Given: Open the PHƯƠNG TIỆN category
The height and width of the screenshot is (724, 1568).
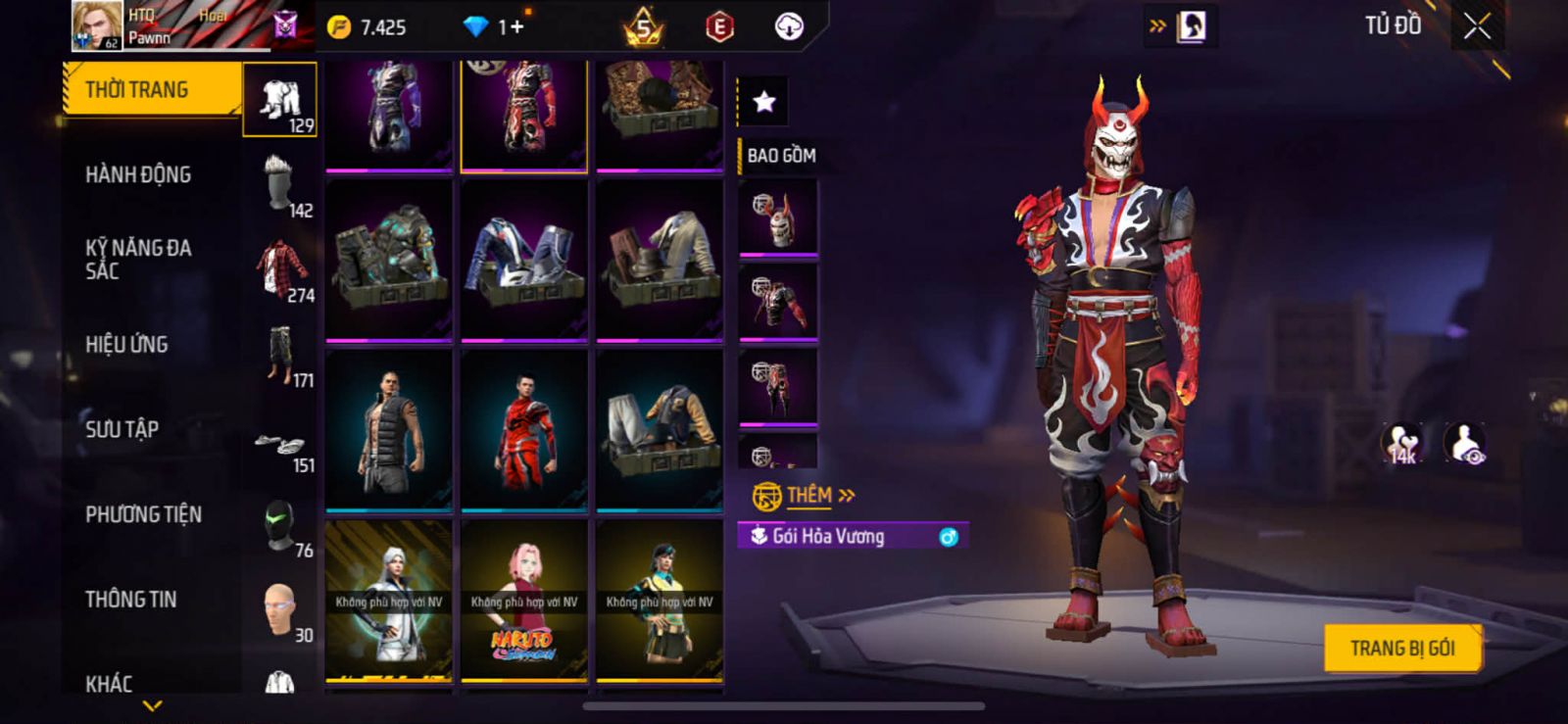Looking at the screenshot, I should coord(143,514).
